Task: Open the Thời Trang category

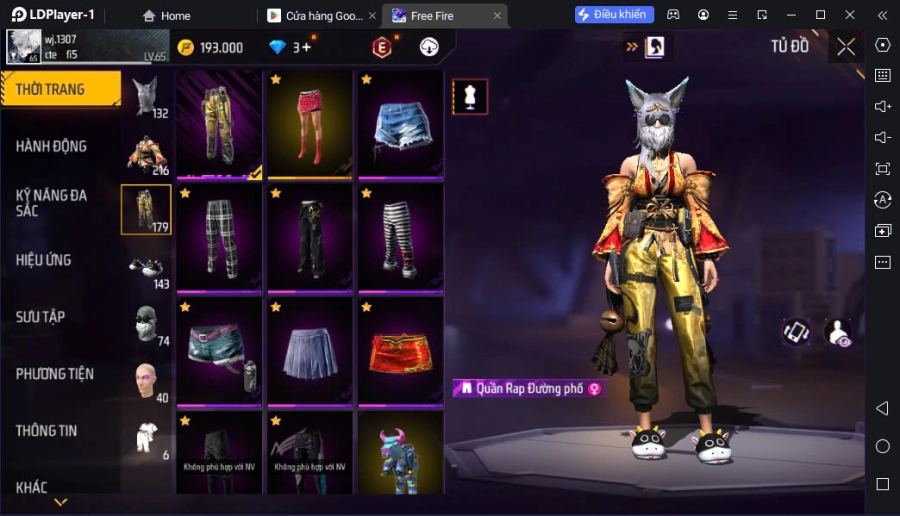Action: 60,89
